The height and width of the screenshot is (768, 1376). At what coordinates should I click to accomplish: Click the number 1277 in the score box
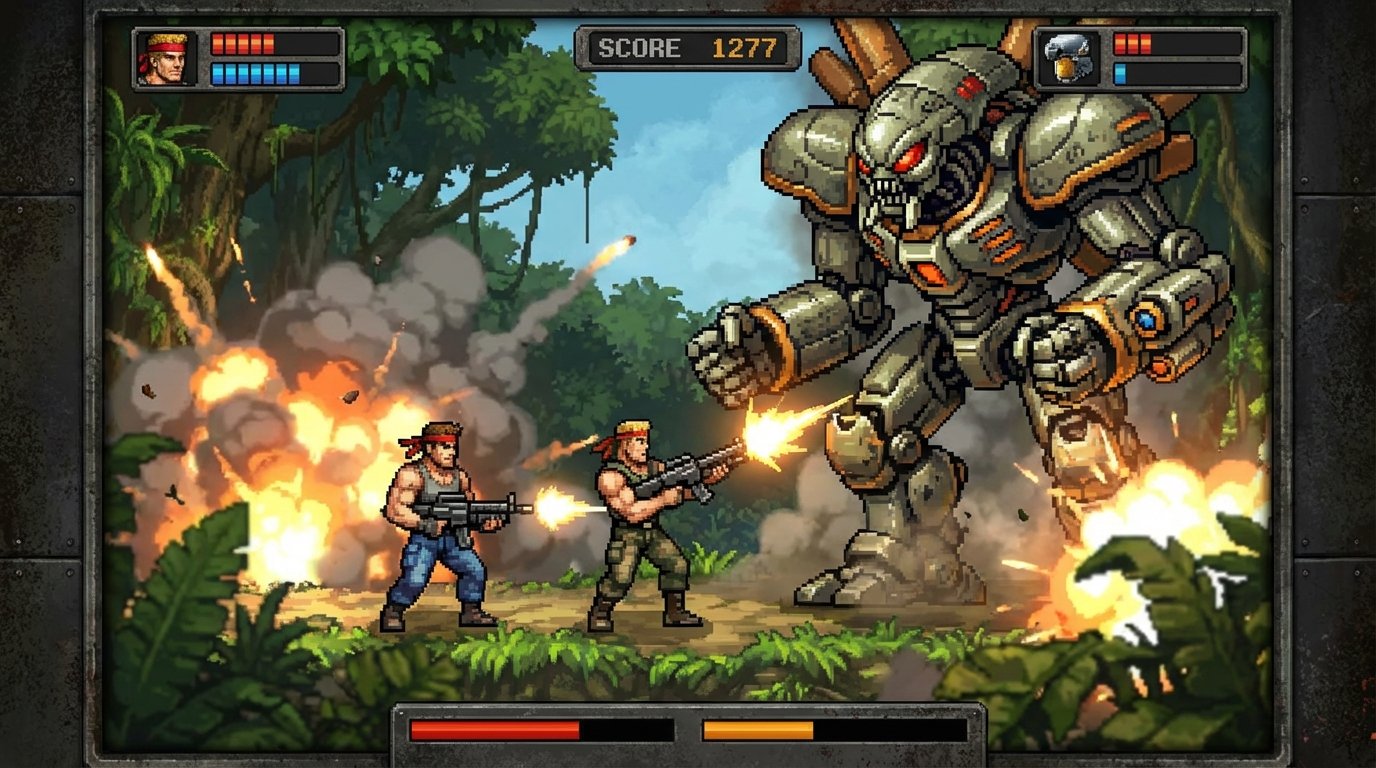(742, 44)
